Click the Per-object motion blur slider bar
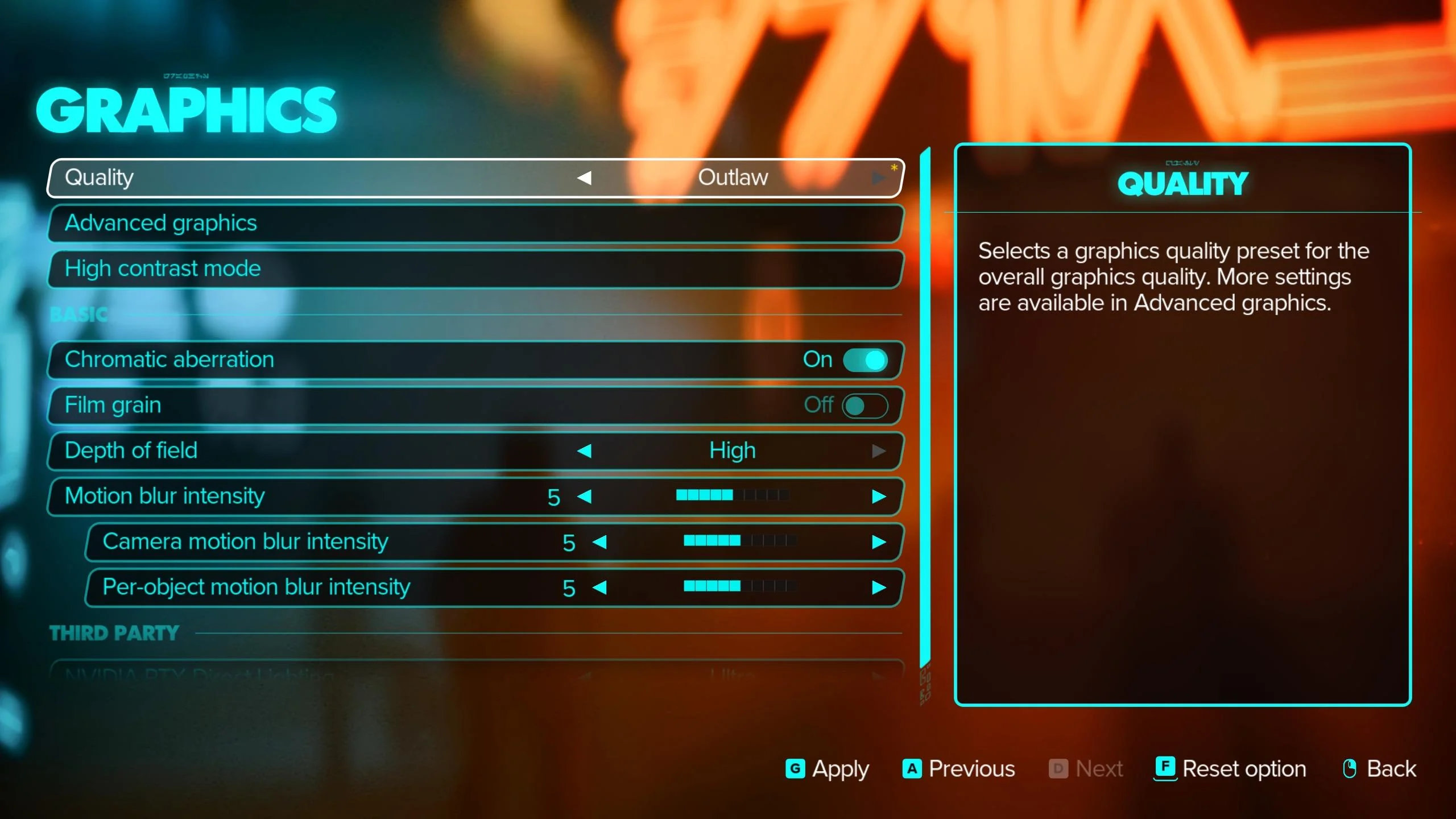This screenshot has width=1456, height=819. point(739,586)
